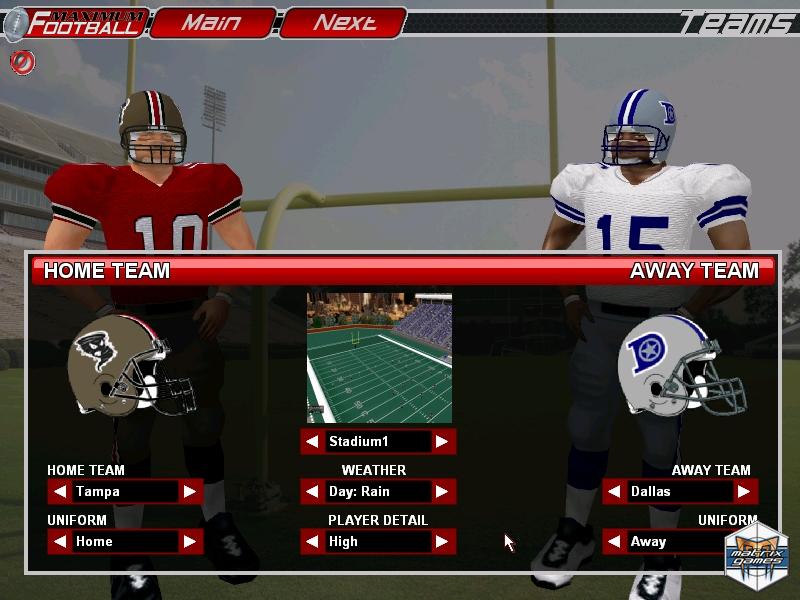Select previous stadium with left arrow
The width and height of the screenshot is (800, 600).
click(313, 441)
